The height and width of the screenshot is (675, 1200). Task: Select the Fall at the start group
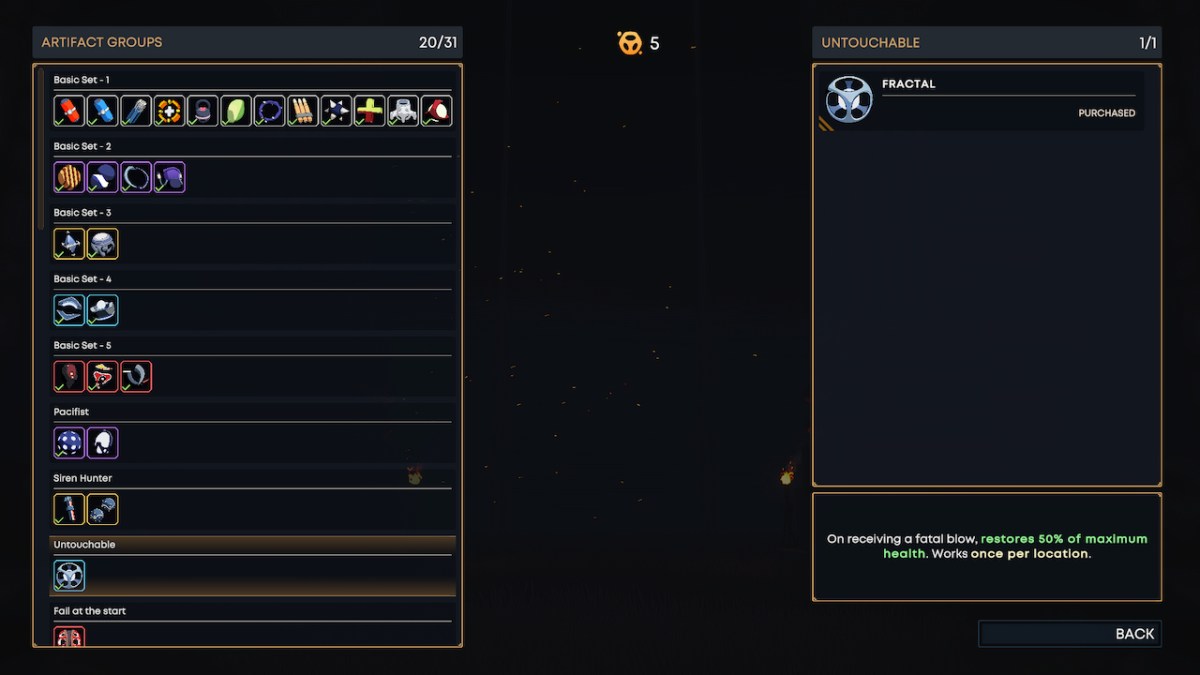[90, 611]
